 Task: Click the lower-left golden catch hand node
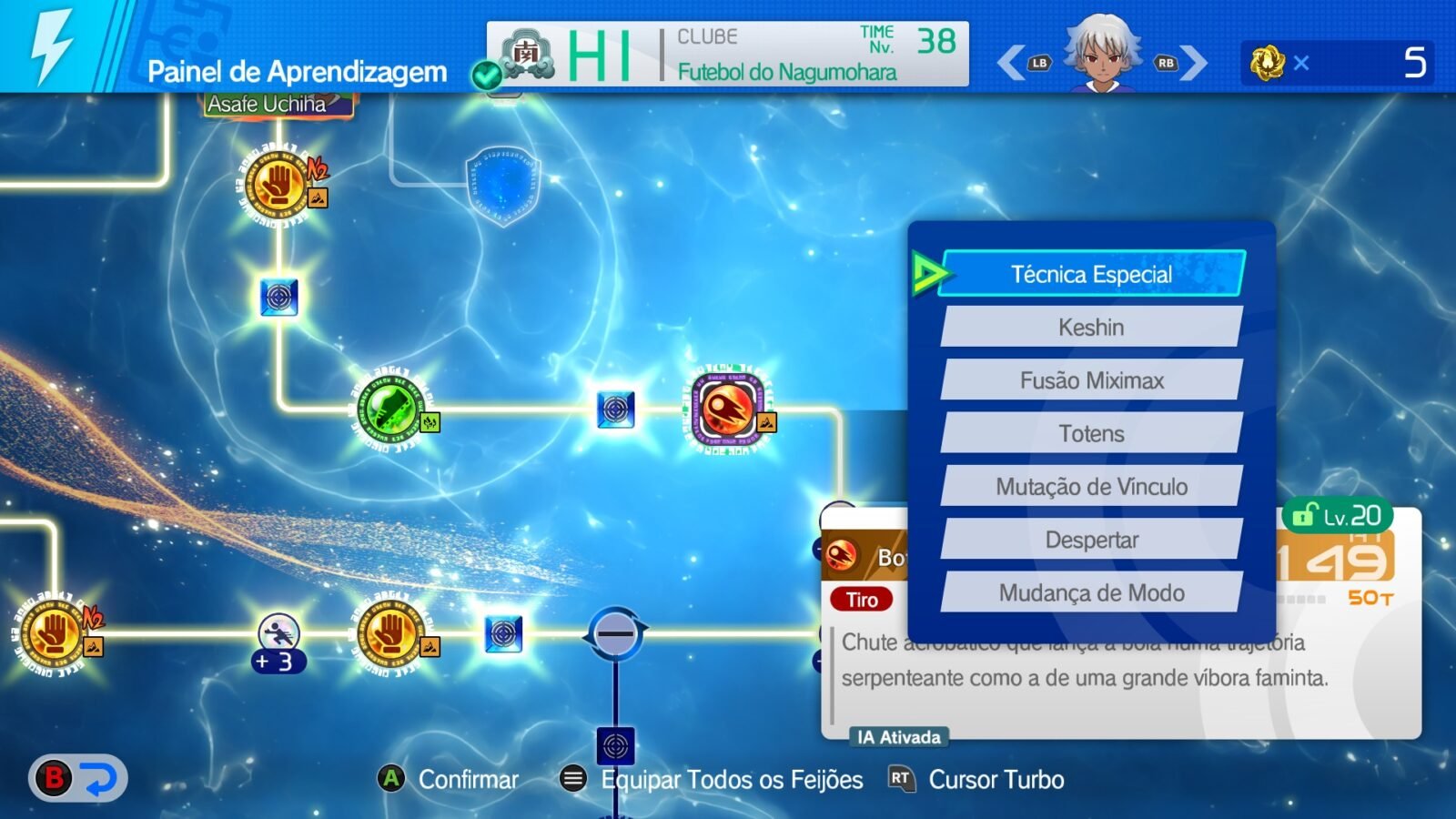pyautogui.click(x=52, y=634)
